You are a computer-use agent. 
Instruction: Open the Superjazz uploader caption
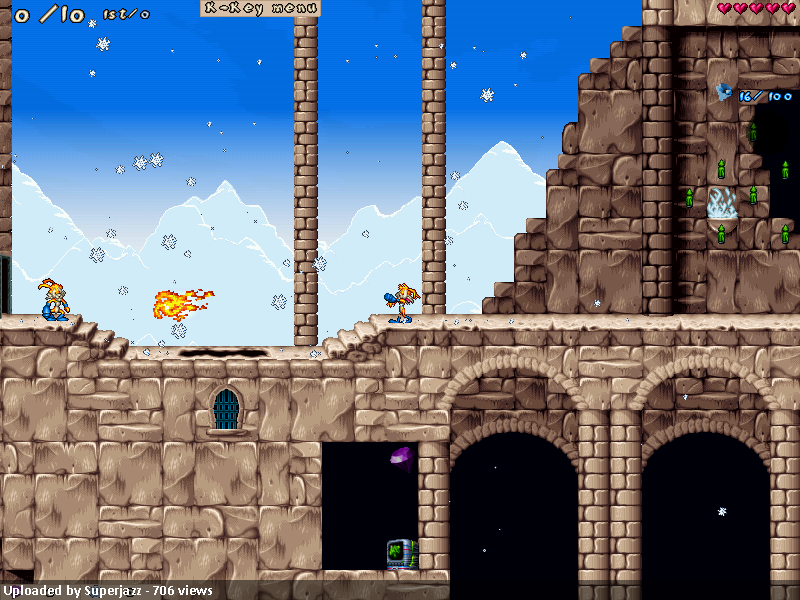click(108, 591)
